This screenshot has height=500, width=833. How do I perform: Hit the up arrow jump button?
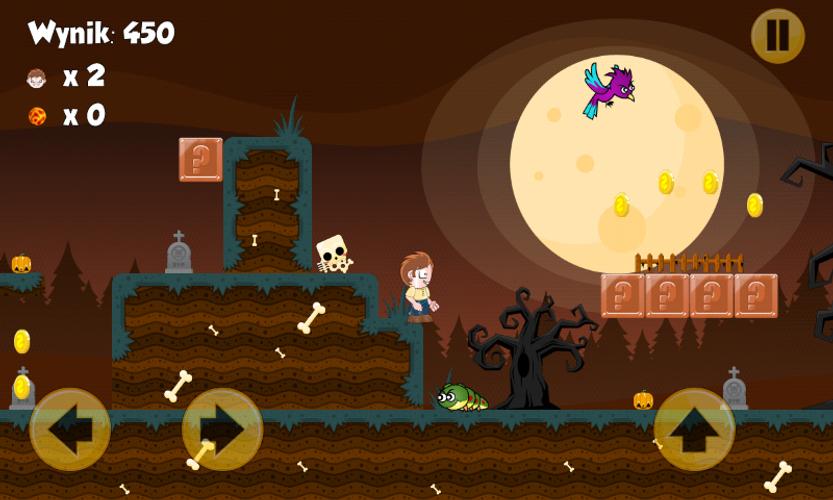(694, 429)
